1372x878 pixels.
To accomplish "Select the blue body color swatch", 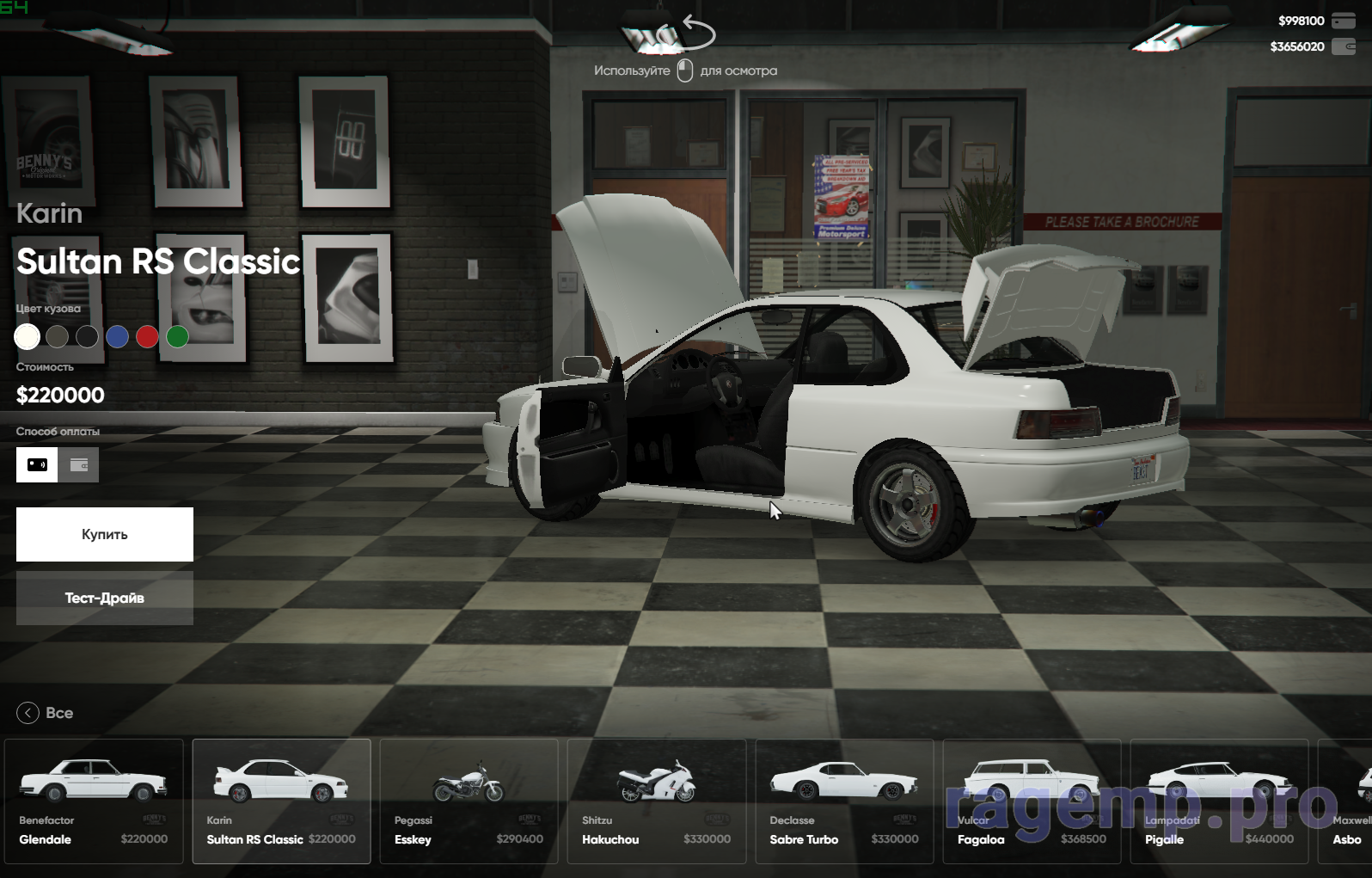I will pyautogui.click(x=118, y=337).
